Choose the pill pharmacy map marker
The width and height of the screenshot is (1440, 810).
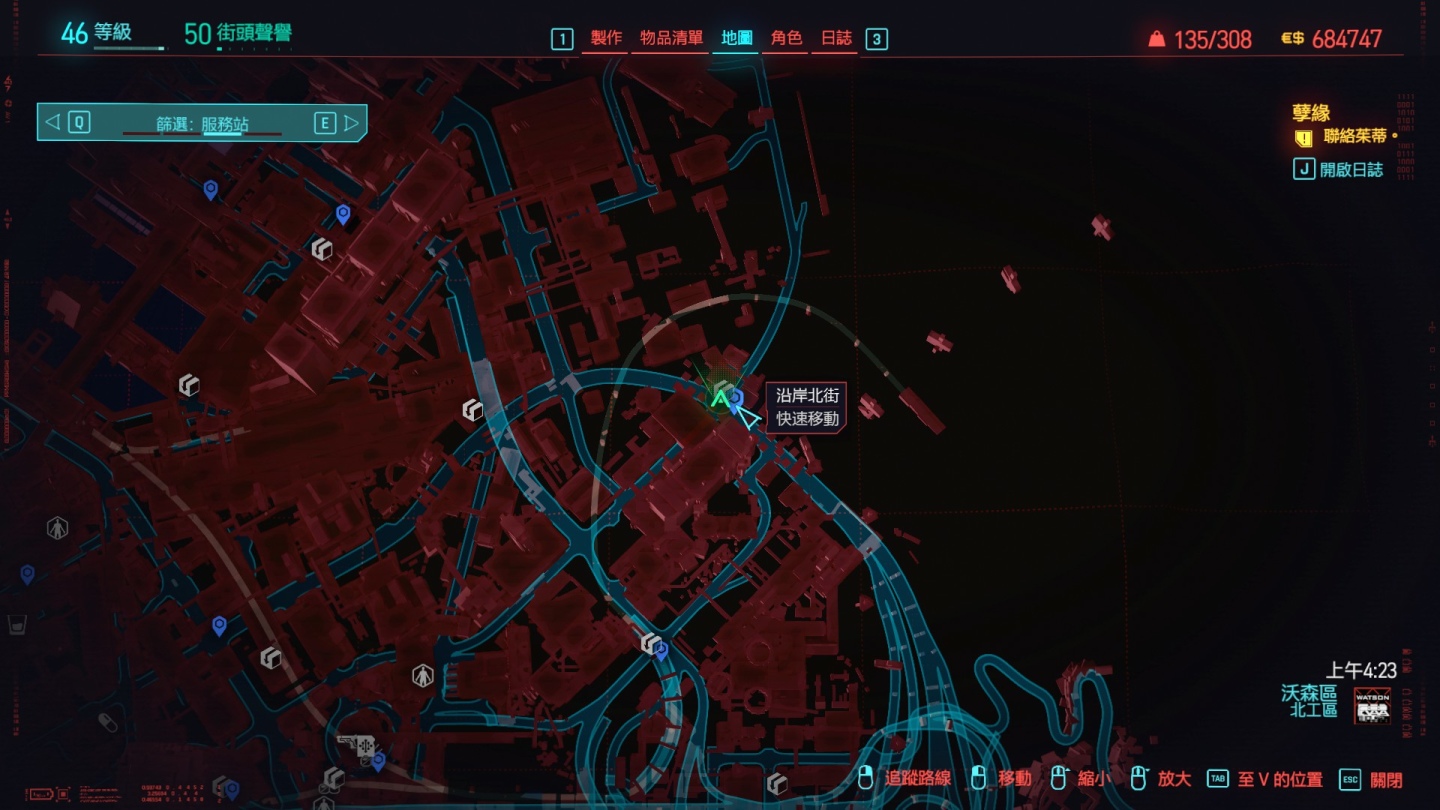108,722
